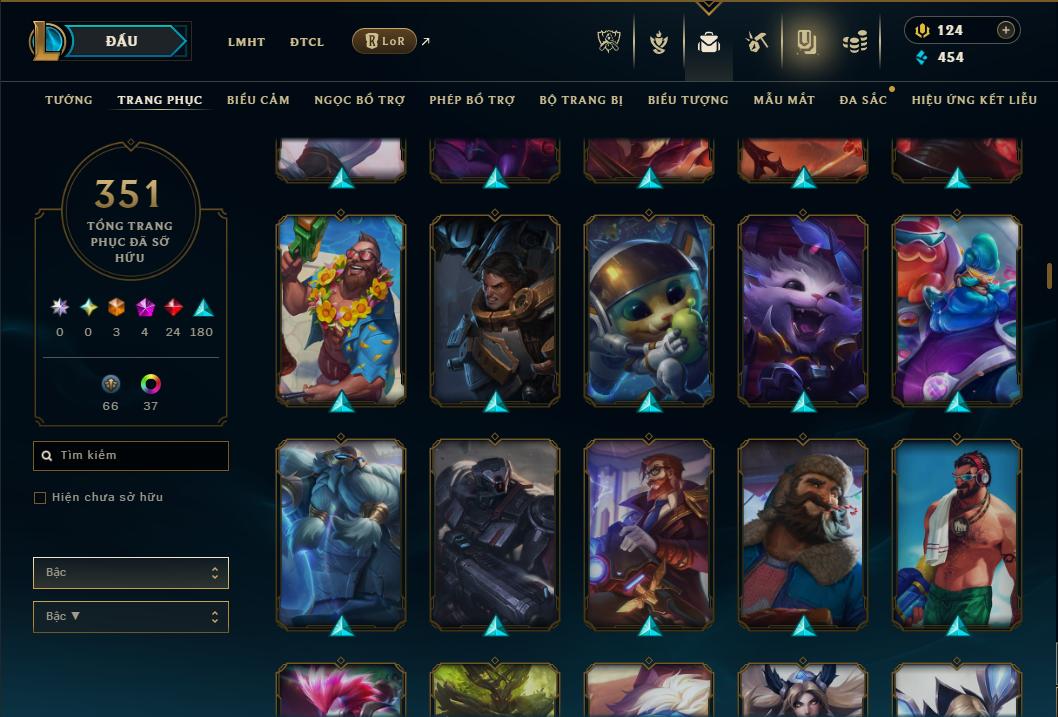The image size is (1058, 717).
Task: Open the Bậc ▼ sort dropdown
Action: tap(131, 617)
